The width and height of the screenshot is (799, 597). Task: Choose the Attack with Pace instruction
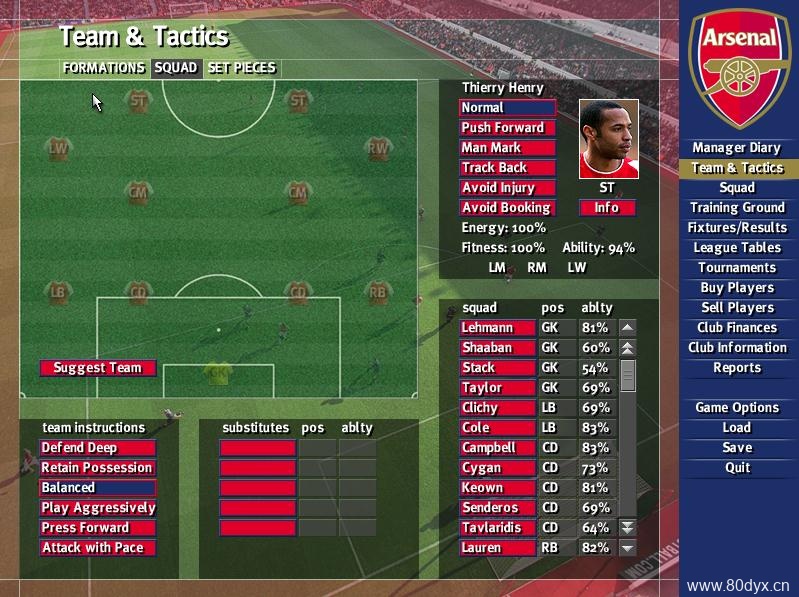click(98, 548)
